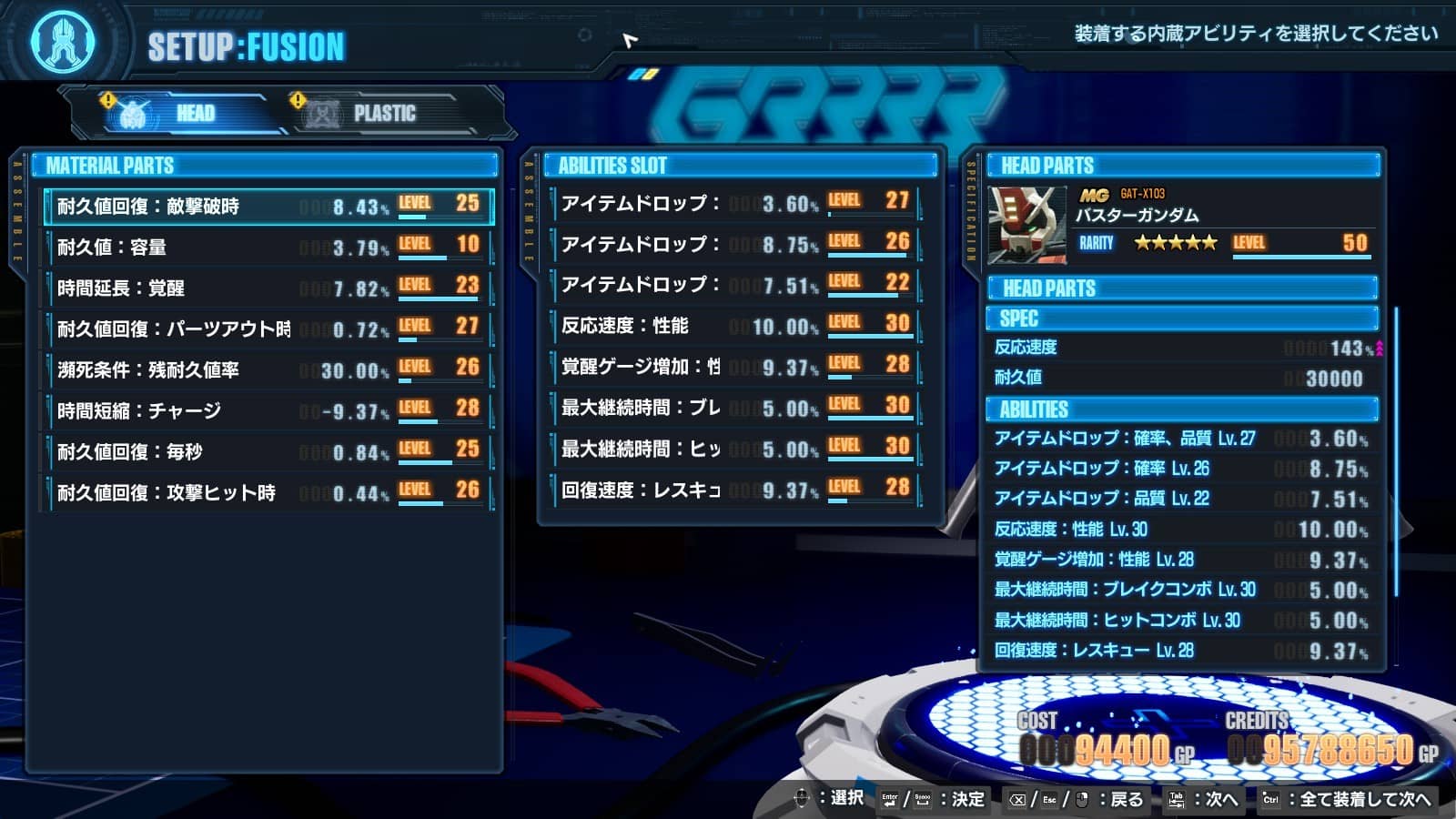Click the five-star rarity rating display
The height and width of the screenshot is (819, 1456).
tap(1174, 244)
